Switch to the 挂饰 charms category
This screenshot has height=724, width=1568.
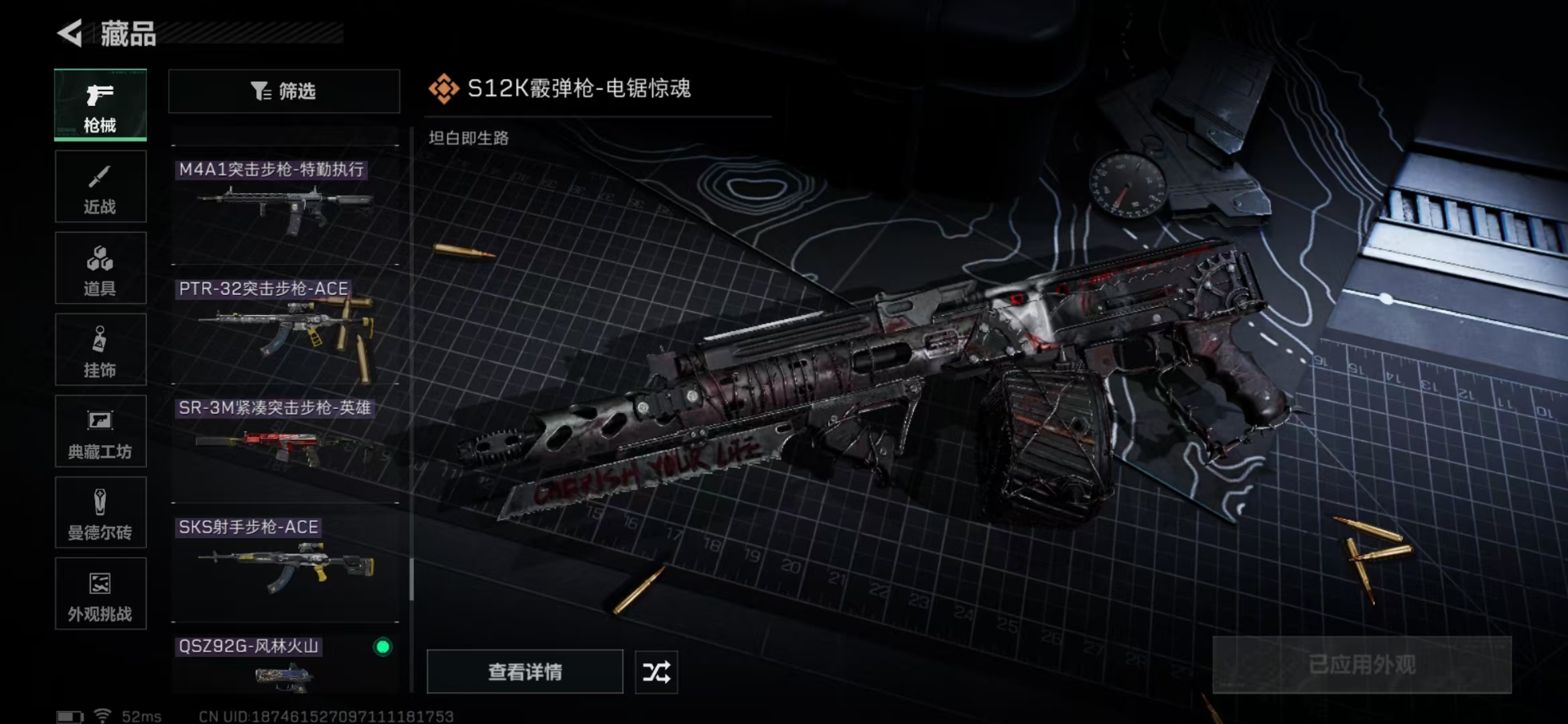(x=100, y=350)
